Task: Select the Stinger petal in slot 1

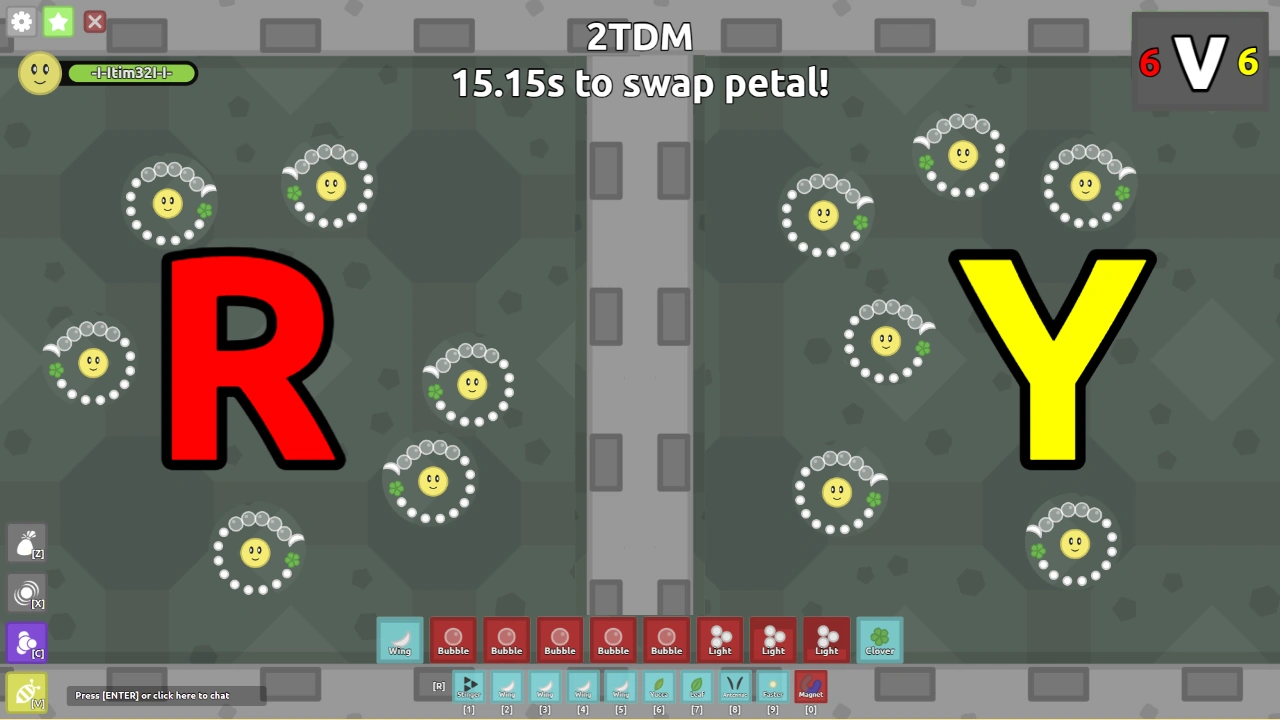Action: coord(468,687)
